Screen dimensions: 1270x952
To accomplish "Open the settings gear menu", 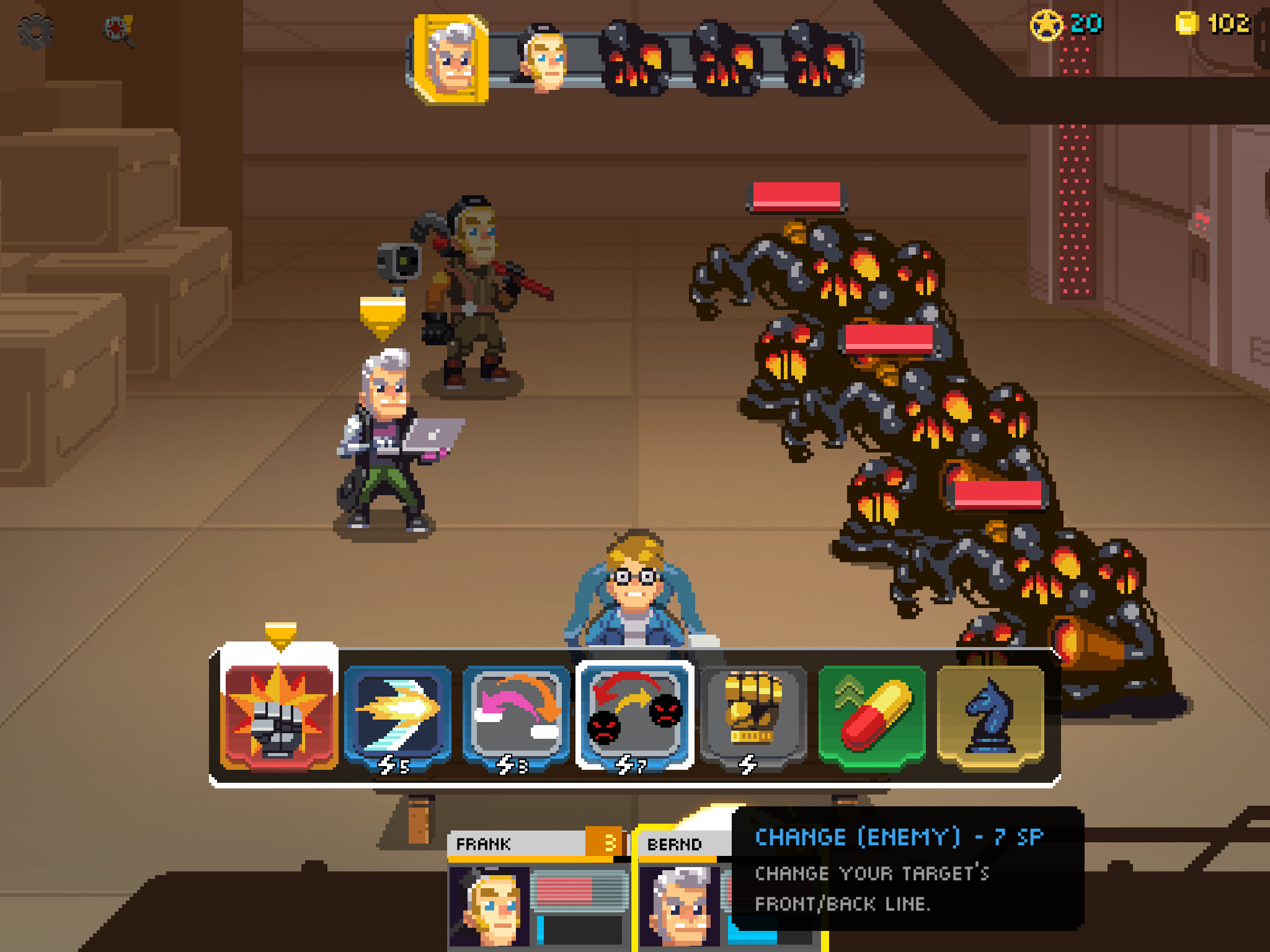I will [x=36, y=31].
